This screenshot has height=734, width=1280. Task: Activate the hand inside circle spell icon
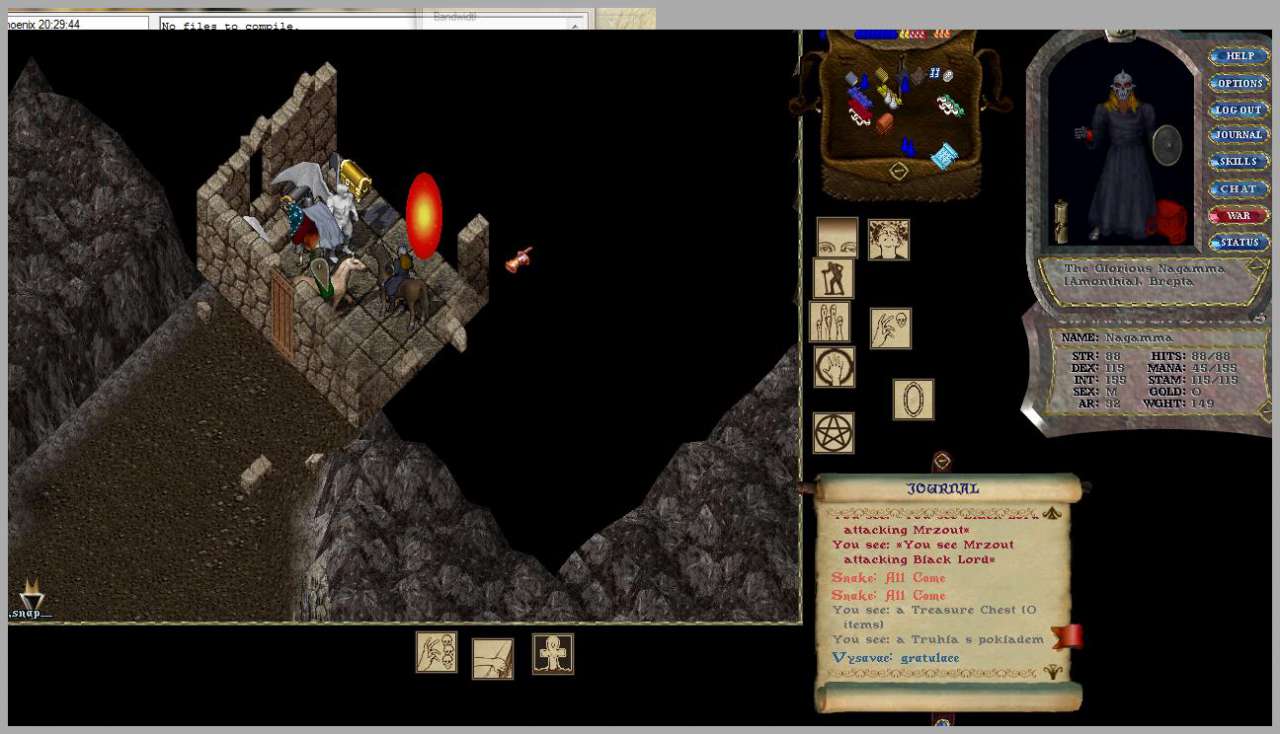point(834,367)
